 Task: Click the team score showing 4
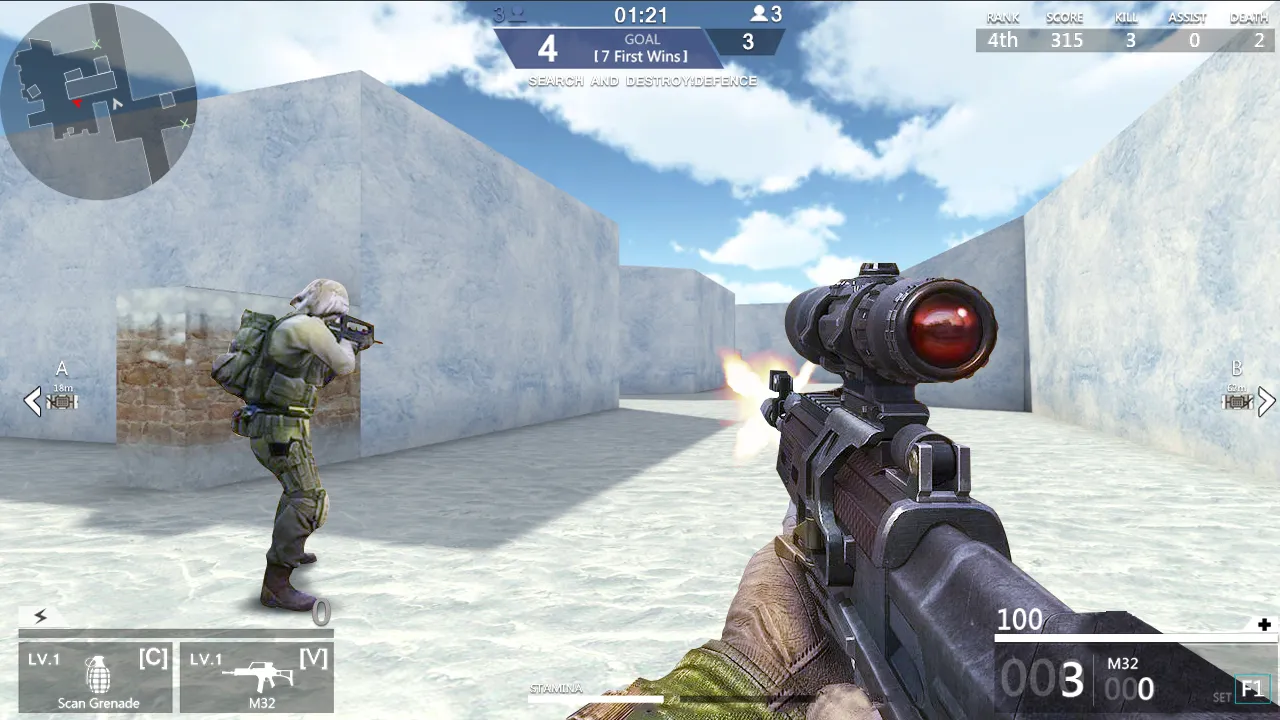(547, 47)
